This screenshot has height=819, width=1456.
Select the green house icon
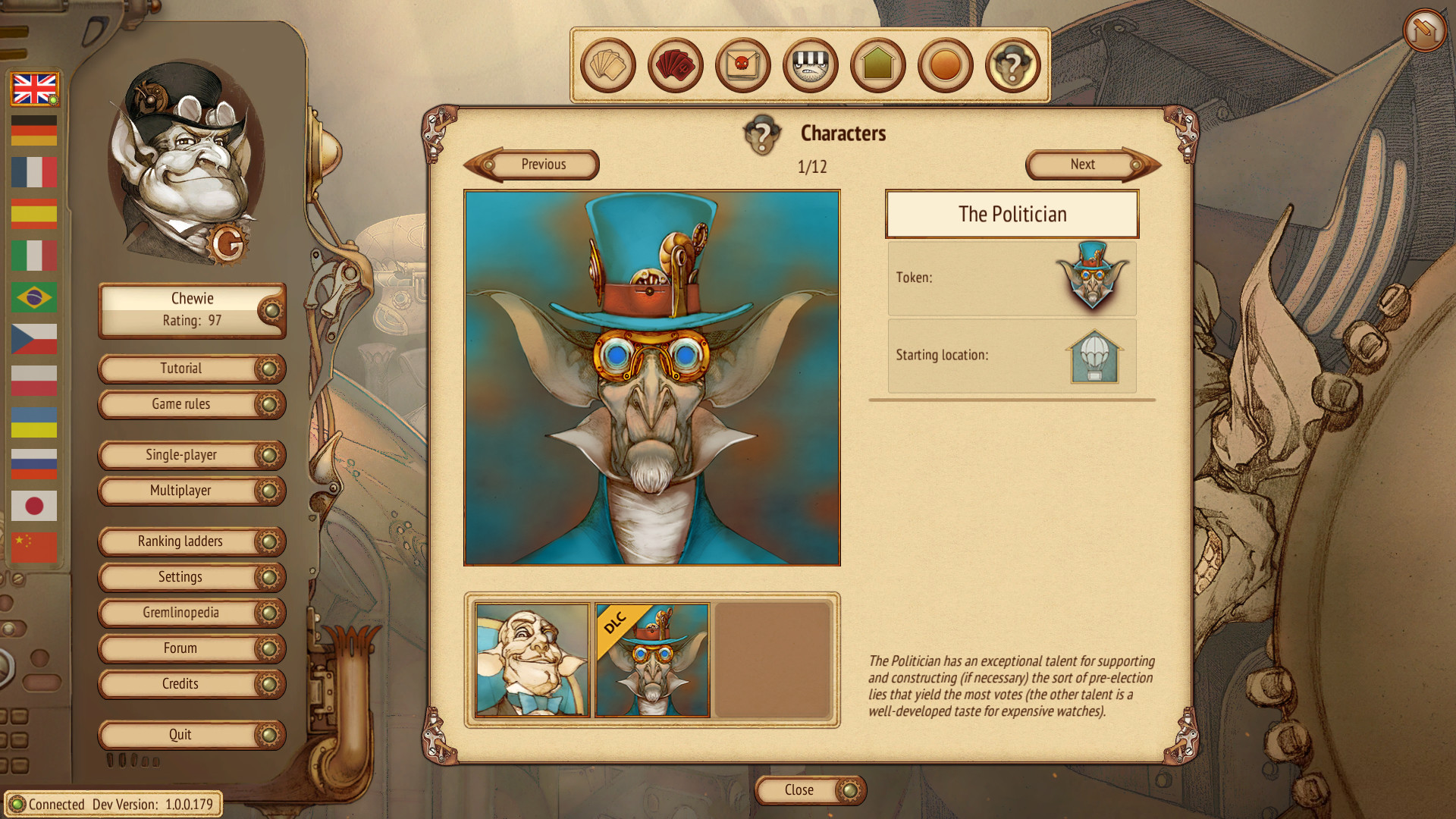click(877, 65)
